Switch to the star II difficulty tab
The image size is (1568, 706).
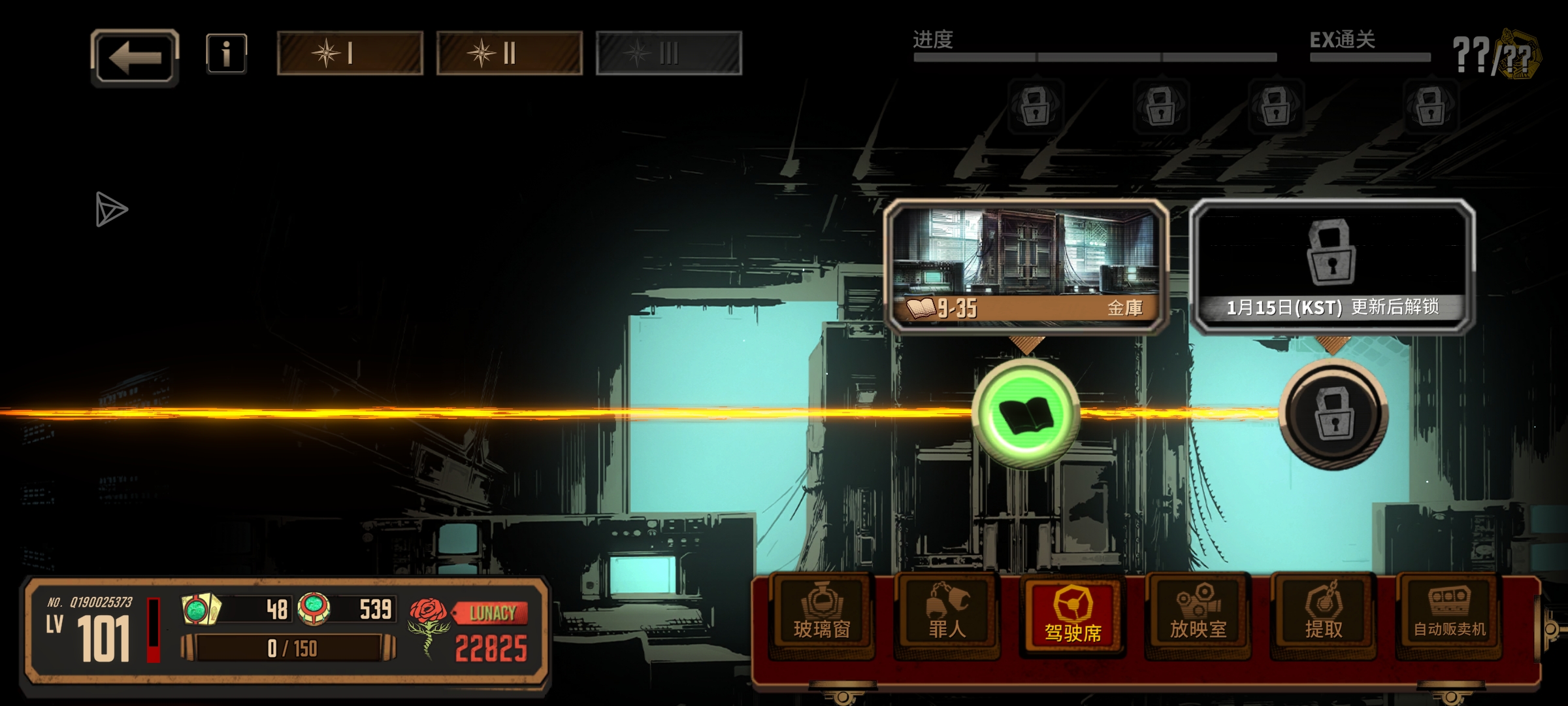510,53
